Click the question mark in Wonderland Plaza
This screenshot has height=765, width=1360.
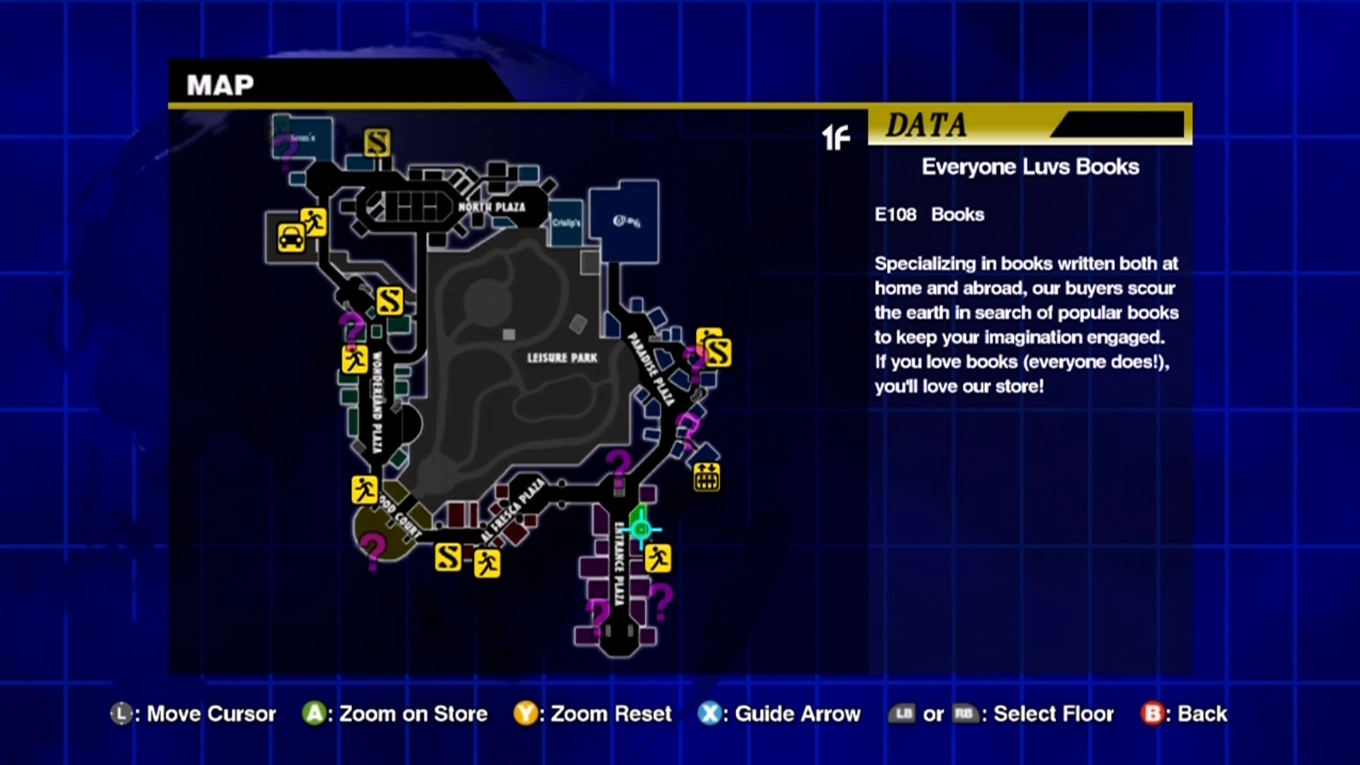(351, 325)
